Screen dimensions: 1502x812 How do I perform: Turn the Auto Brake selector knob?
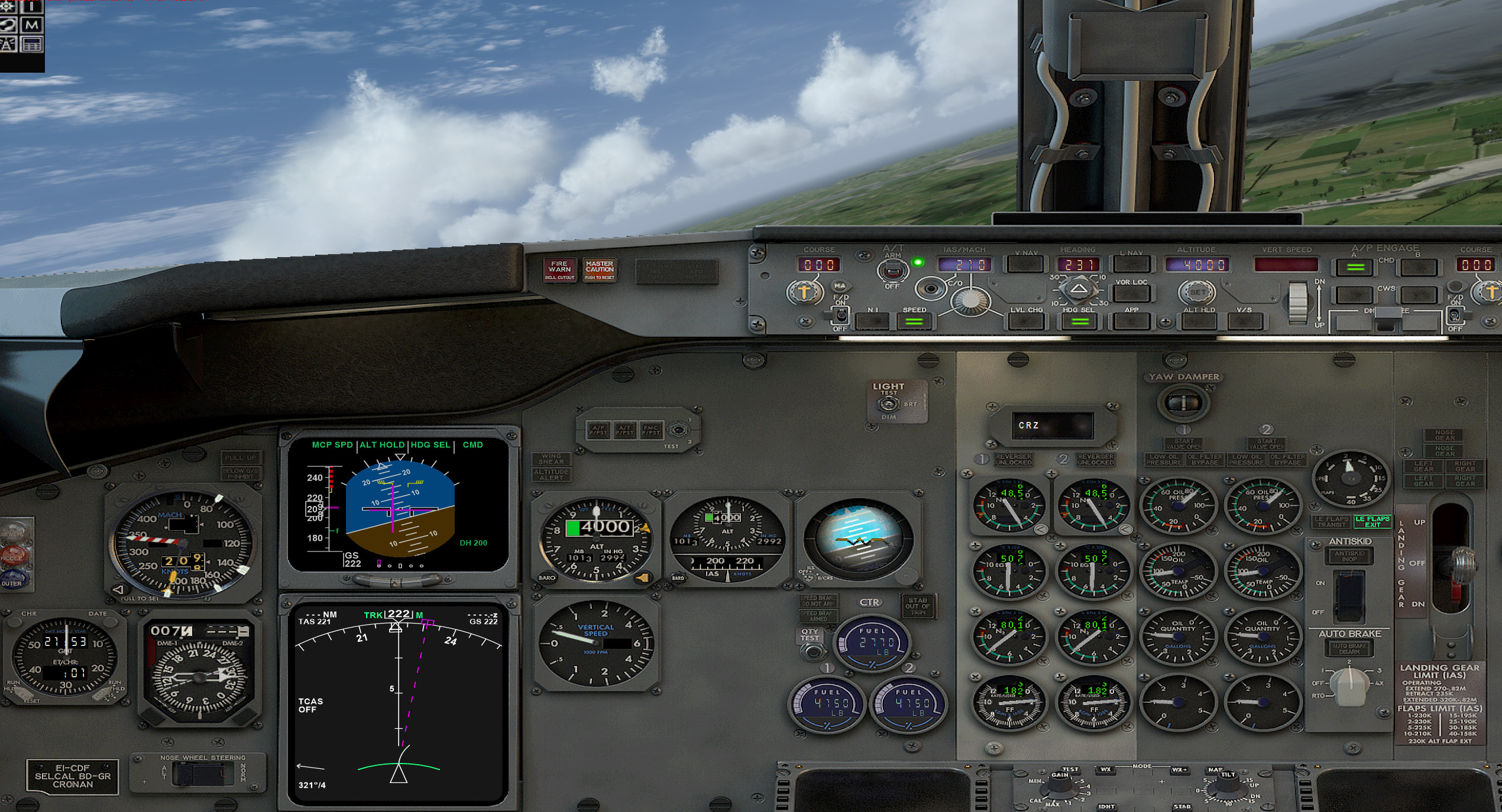point(1349,684)
